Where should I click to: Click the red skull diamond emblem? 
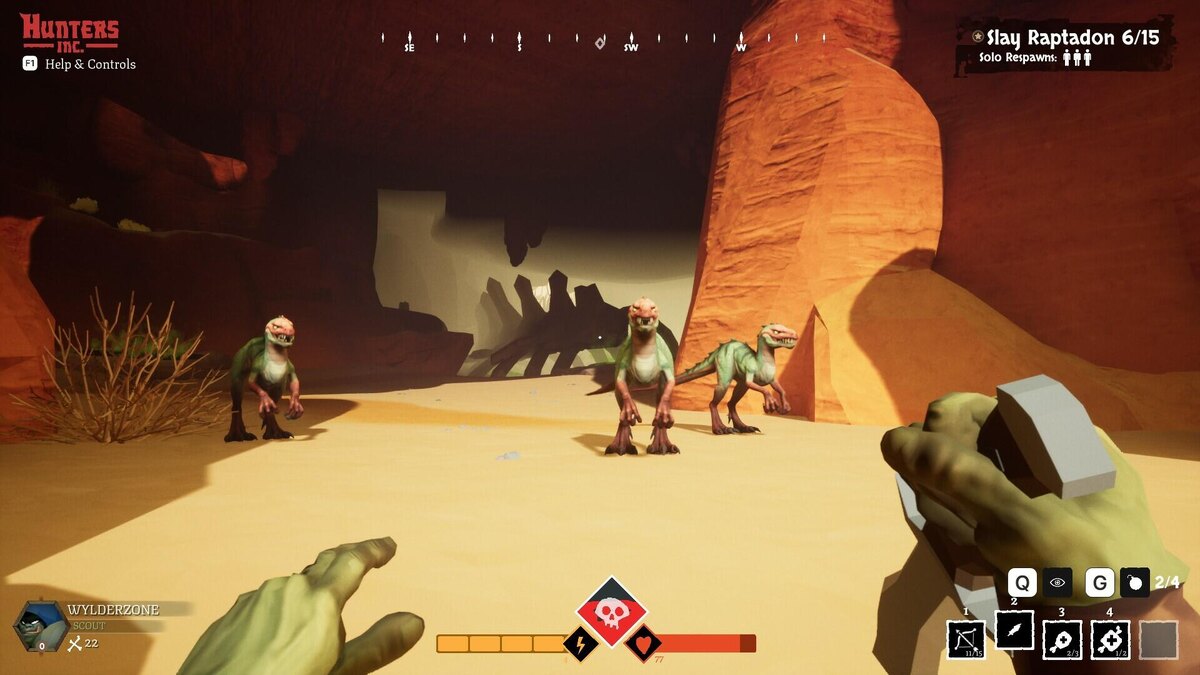611,611
